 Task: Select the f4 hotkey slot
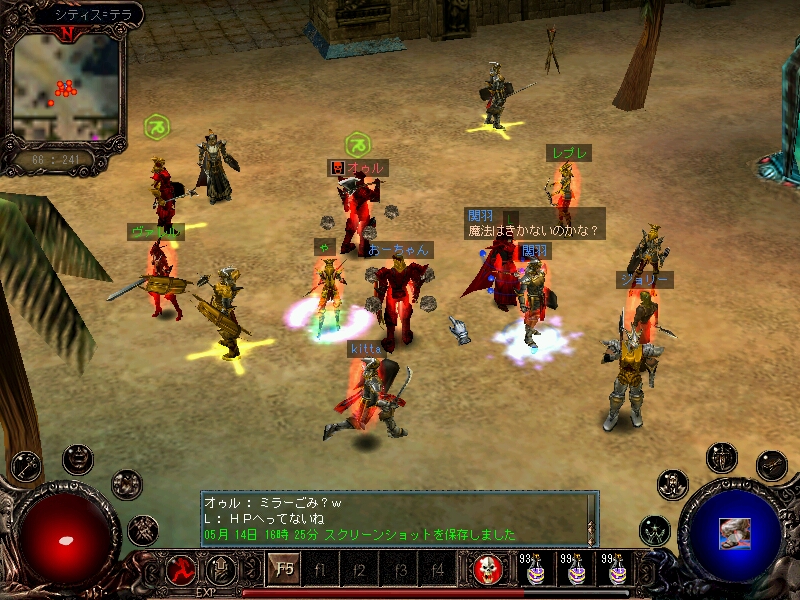437,571
